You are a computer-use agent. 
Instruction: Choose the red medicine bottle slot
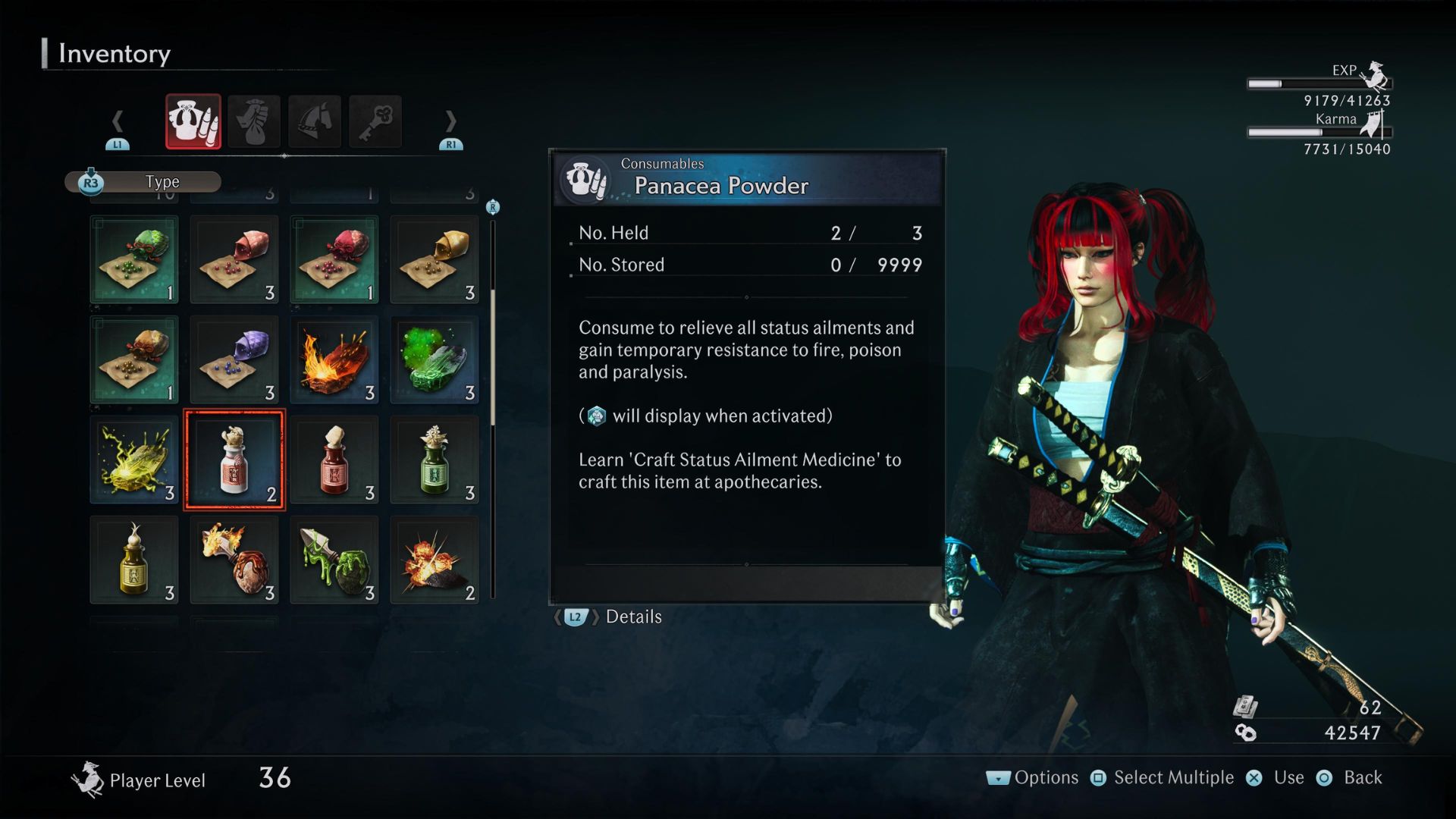(334, 460)
